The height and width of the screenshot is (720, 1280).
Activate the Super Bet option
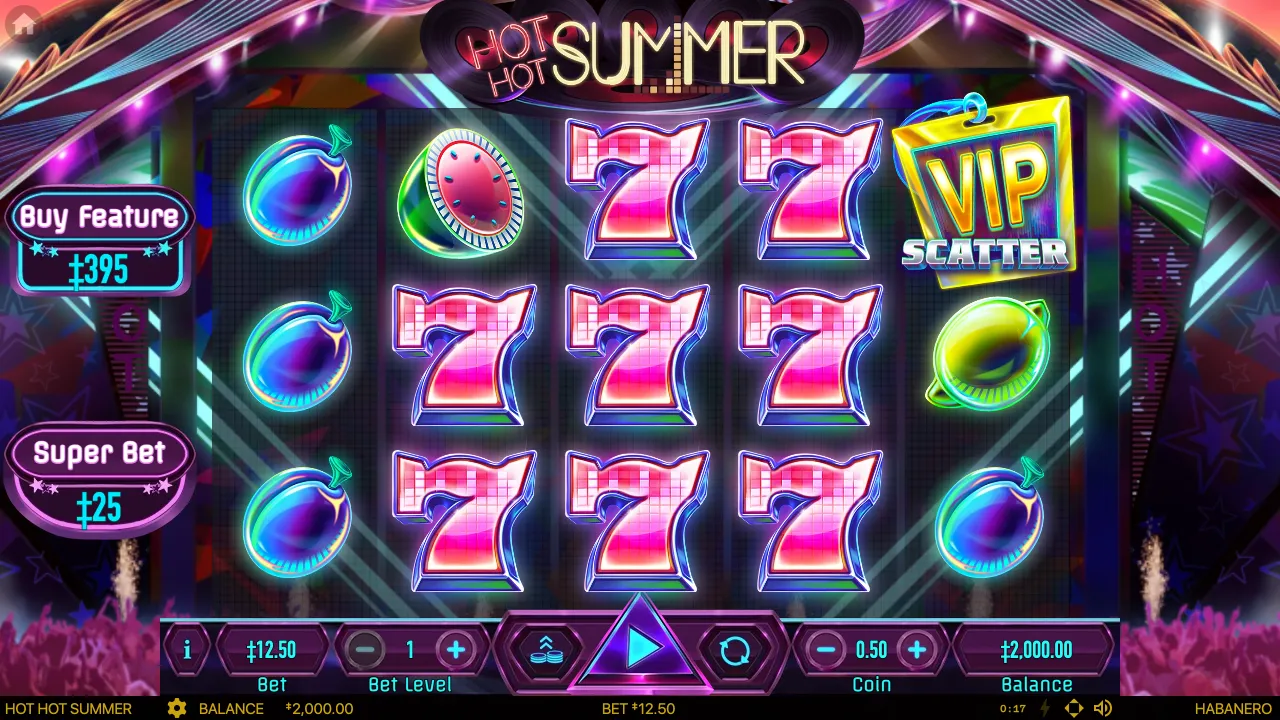click(100, 478)
